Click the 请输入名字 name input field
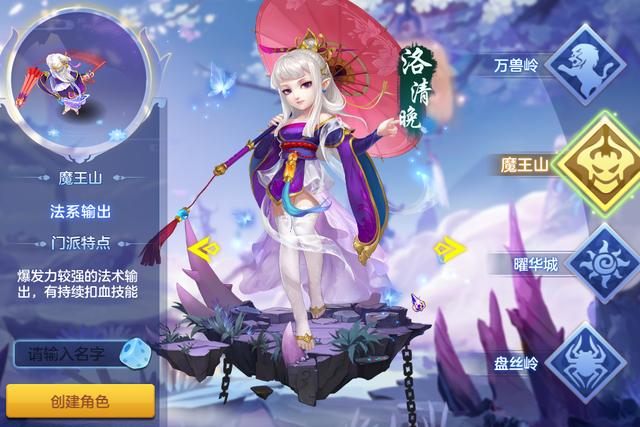The image size is (640, 427). 65,353
